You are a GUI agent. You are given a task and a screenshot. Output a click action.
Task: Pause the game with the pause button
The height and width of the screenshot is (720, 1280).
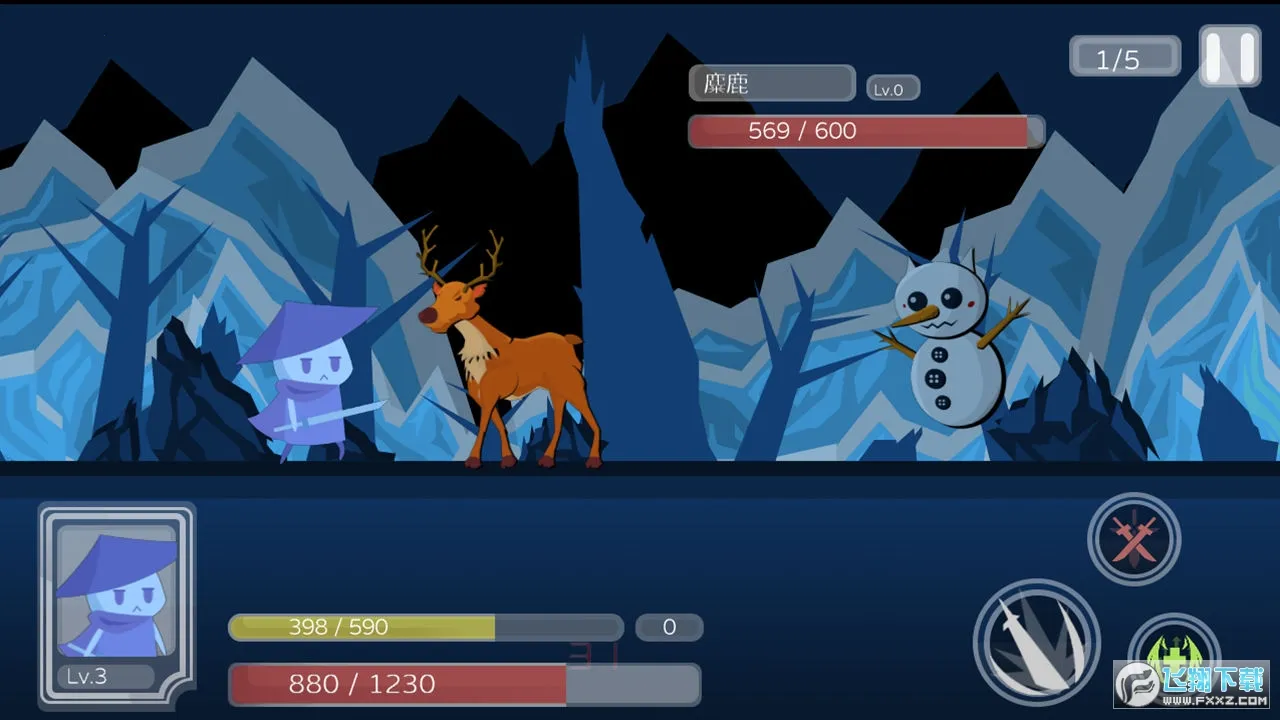click(x=1229, y=56)
